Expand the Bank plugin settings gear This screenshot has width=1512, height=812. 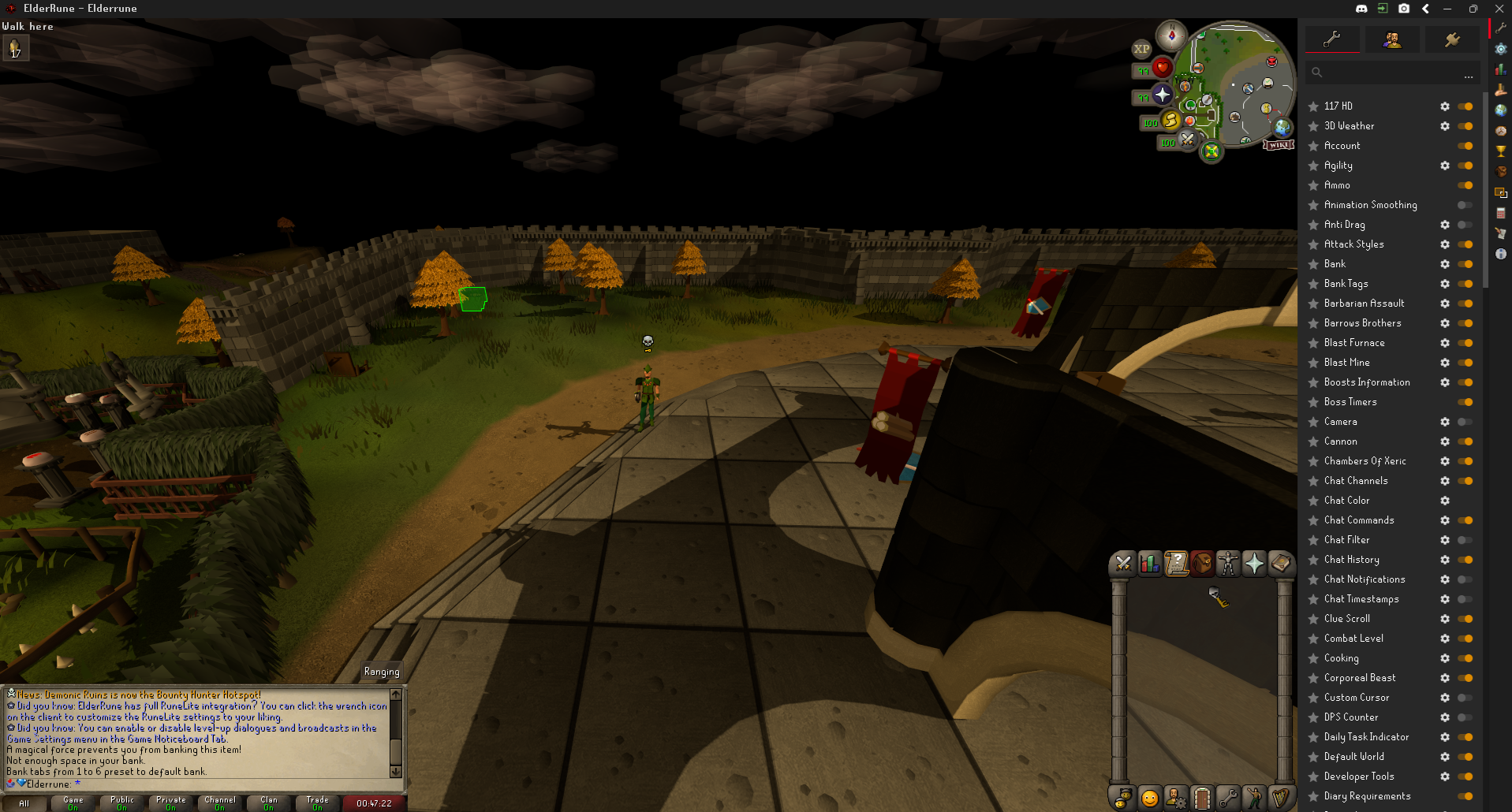tap(1445, 264)
